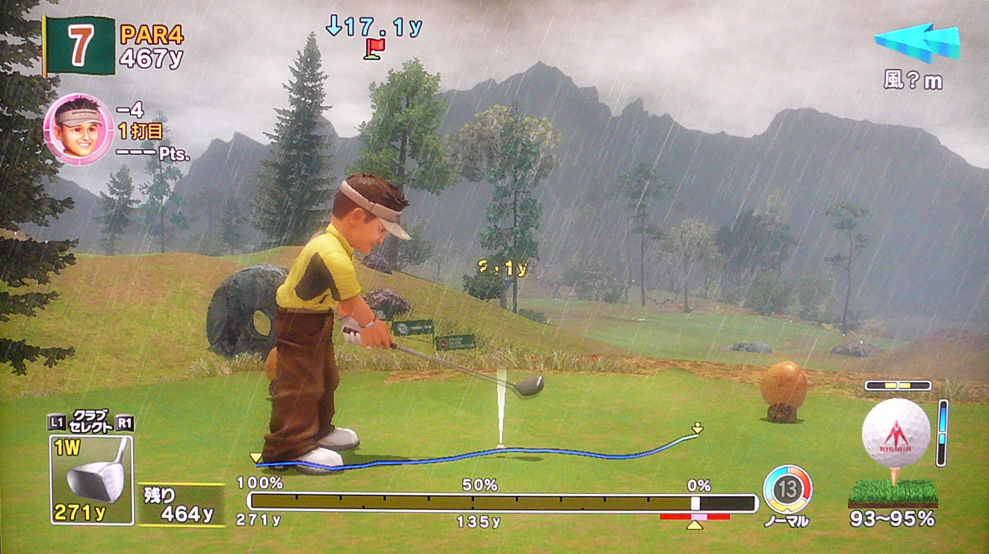
Task: Click the hole 7 flag badge
Action: [x=78, y=45]
